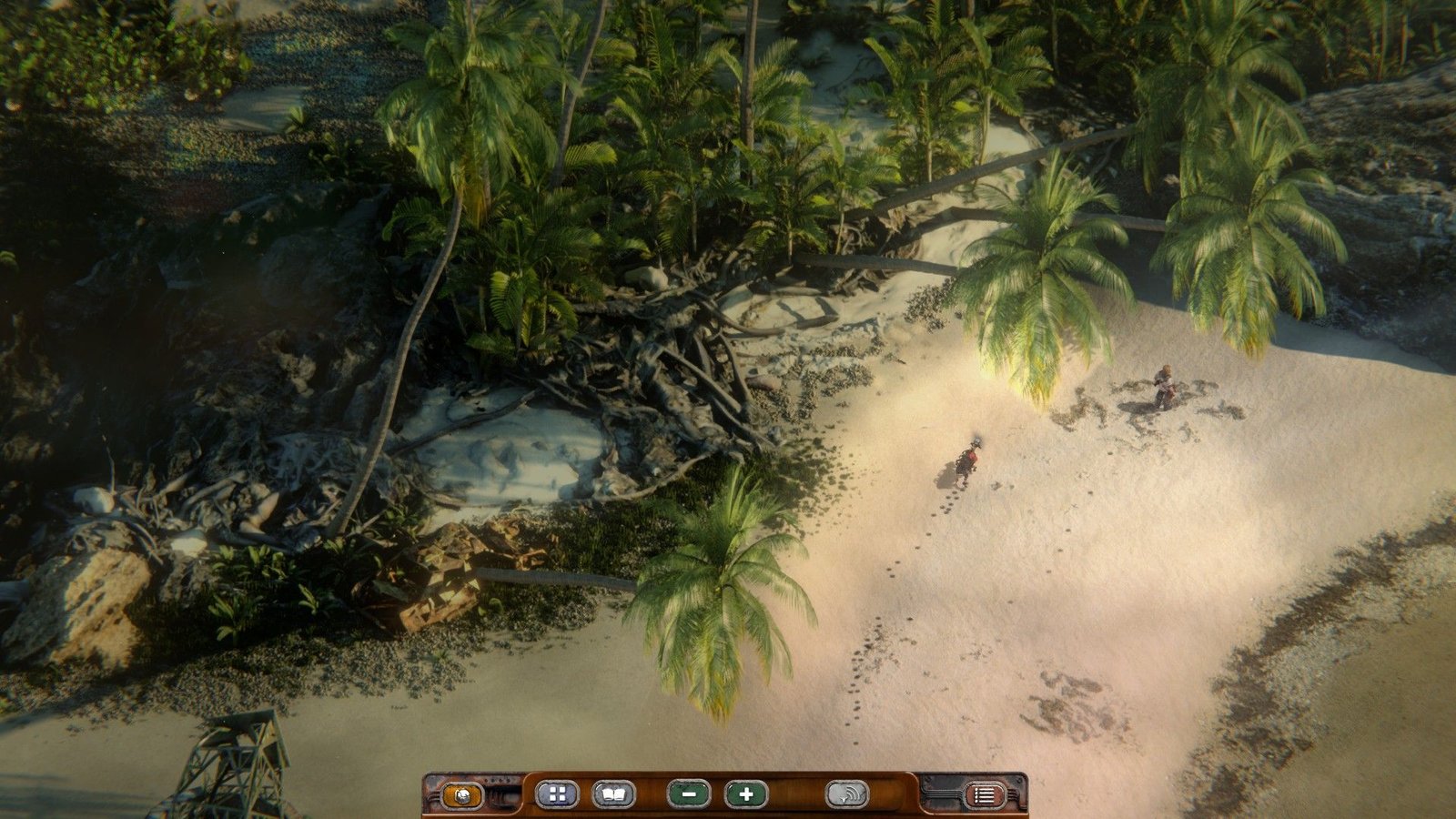
Task: Open the book journal button
Action: pyautogui.click(x=614, y=794)
